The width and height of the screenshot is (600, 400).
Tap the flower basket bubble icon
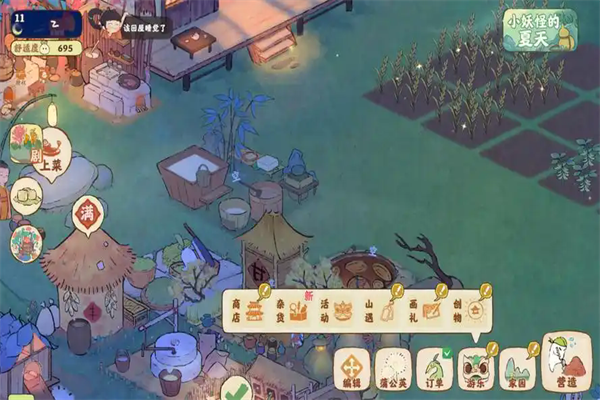point(26,243)
